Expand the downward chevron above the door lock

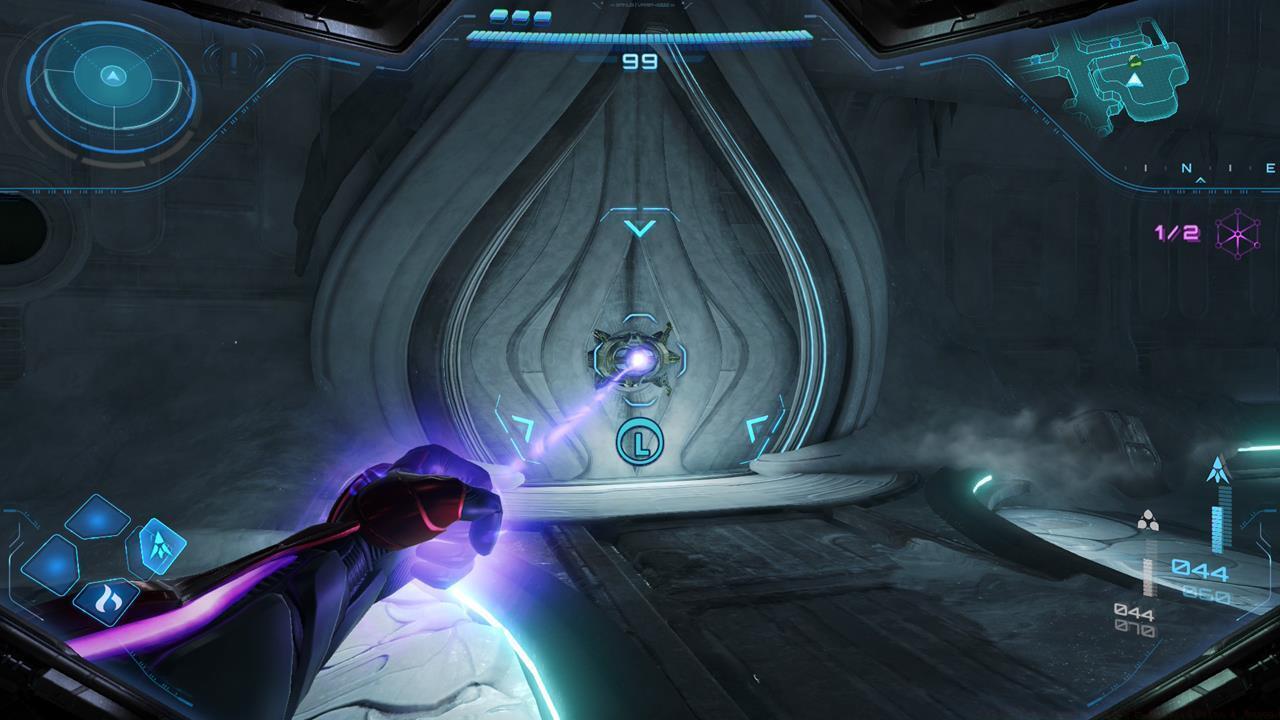[638, 228]
